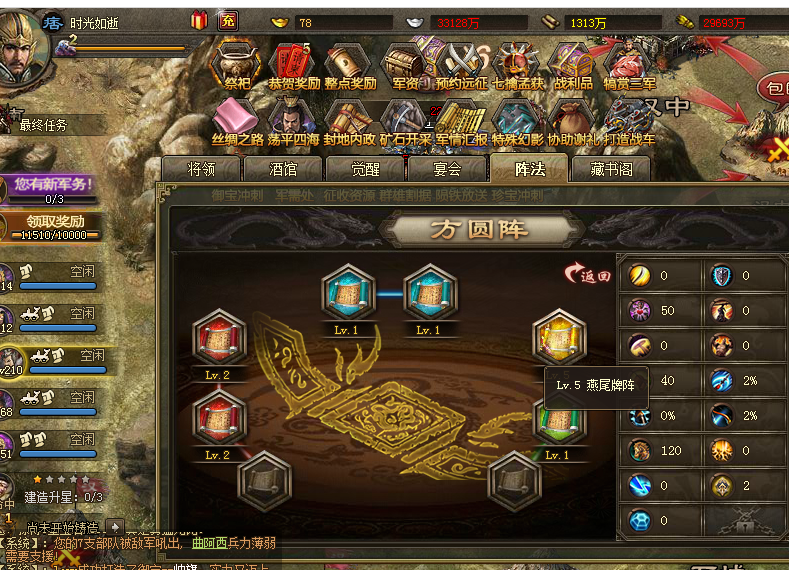Screen dimensions: 789x570
Task: Switch to the 宴会 tab
Action: (x=447, y=170)
